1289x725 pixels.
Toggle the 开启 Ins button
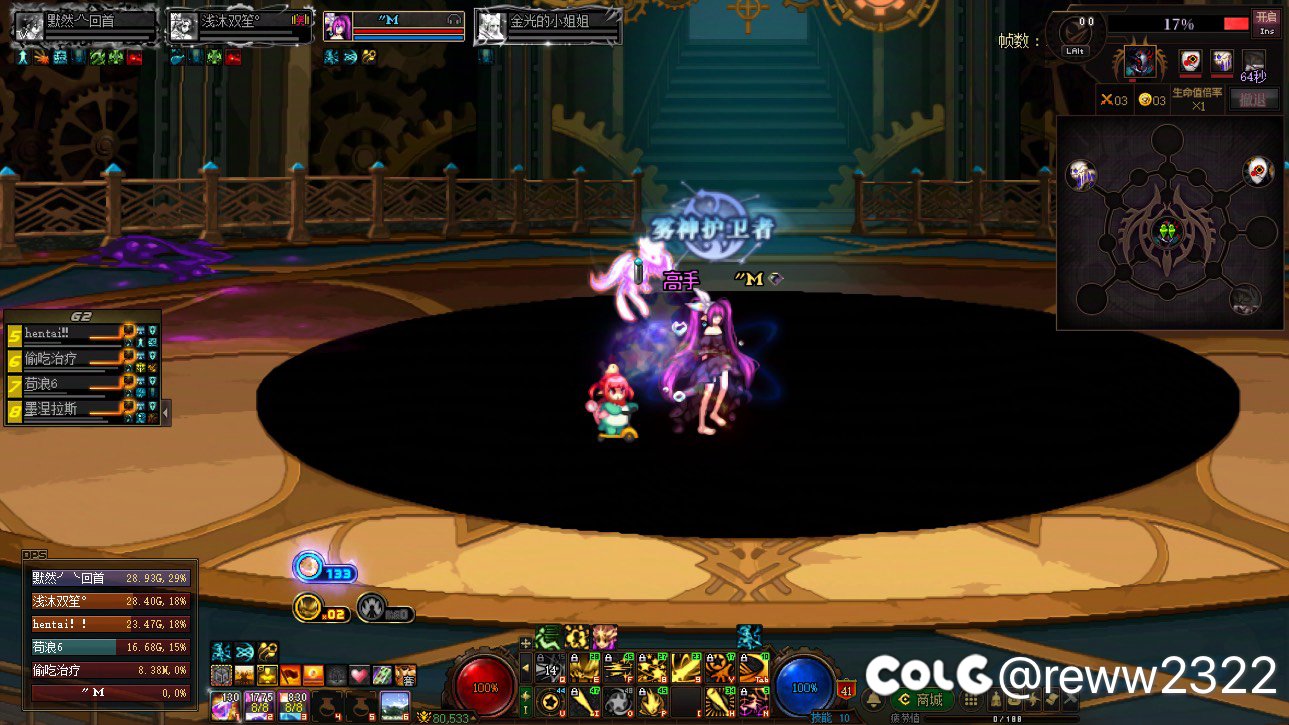[1266, 23]
